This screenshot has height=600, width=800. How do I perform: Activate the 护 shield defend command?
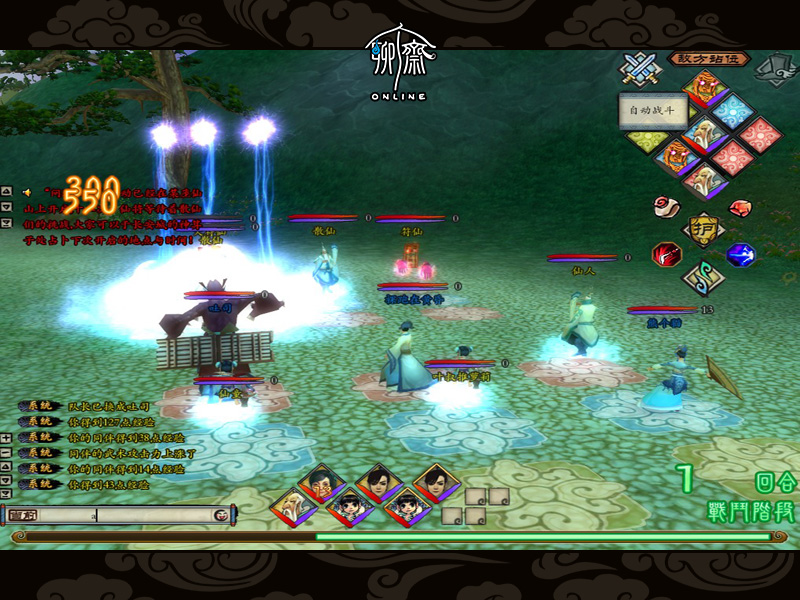click(703, 229)
